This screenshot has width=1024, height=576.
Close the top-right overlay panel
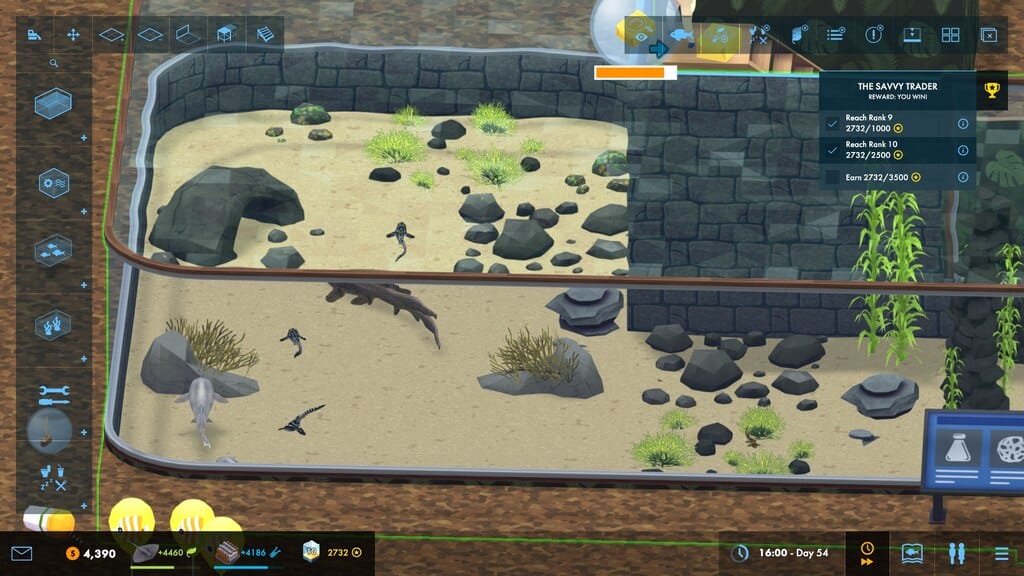coord(989,35)
